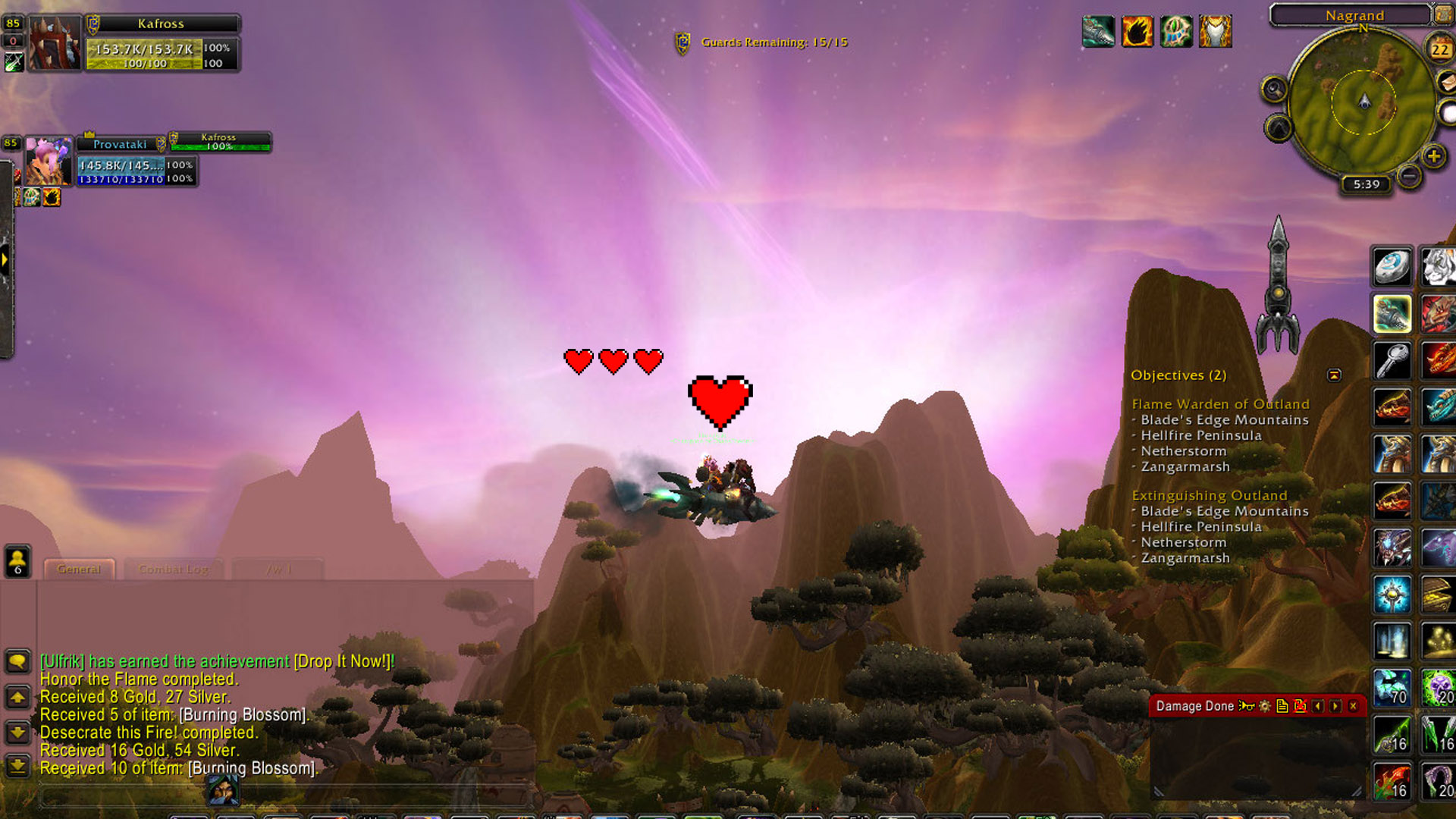Open Extinguishing Outland objective
1456x819 pixels.
click(1209, 495)
